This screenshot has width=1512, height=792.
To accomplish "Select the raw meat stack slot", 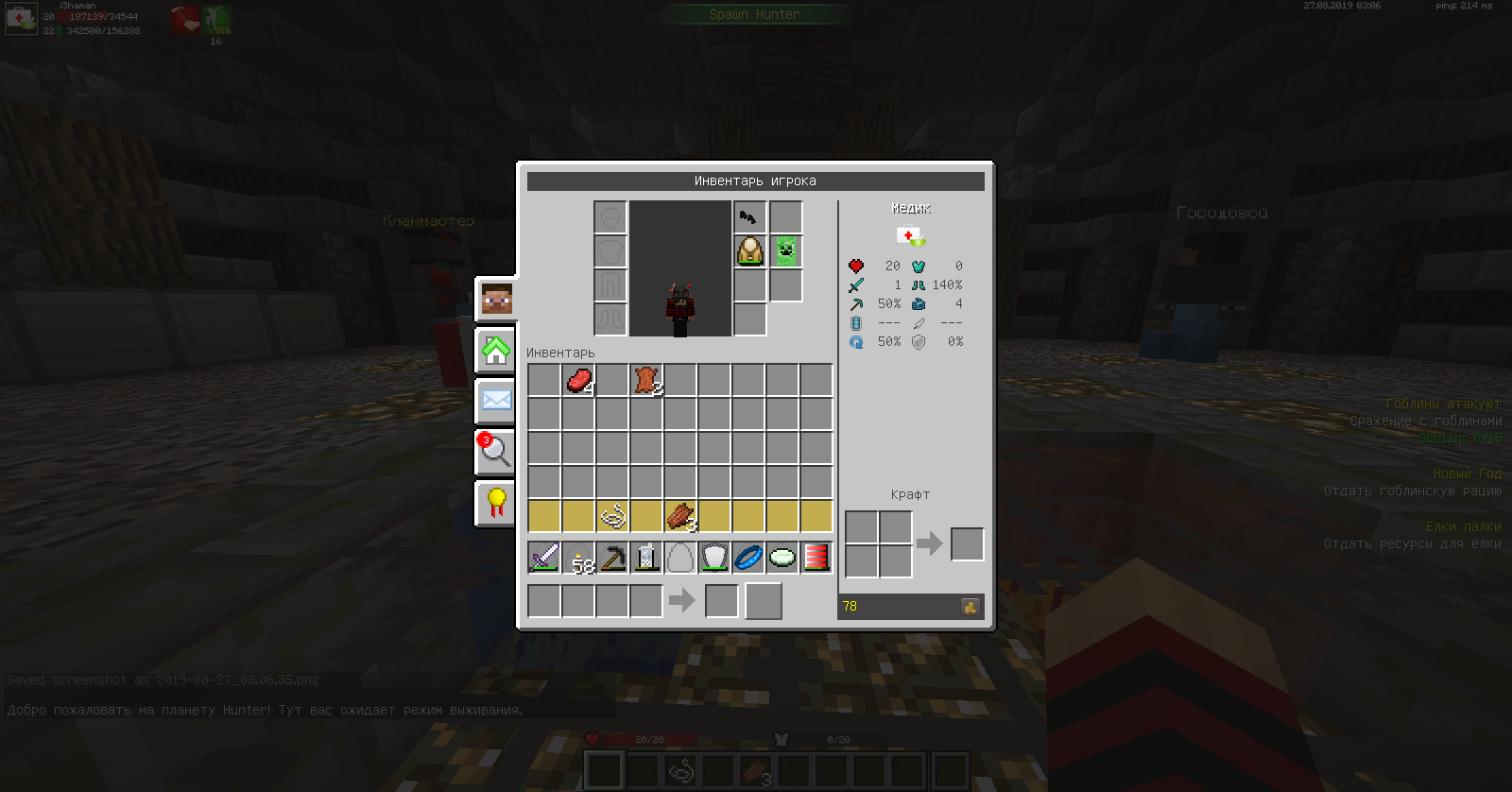I will pos(578,380).
